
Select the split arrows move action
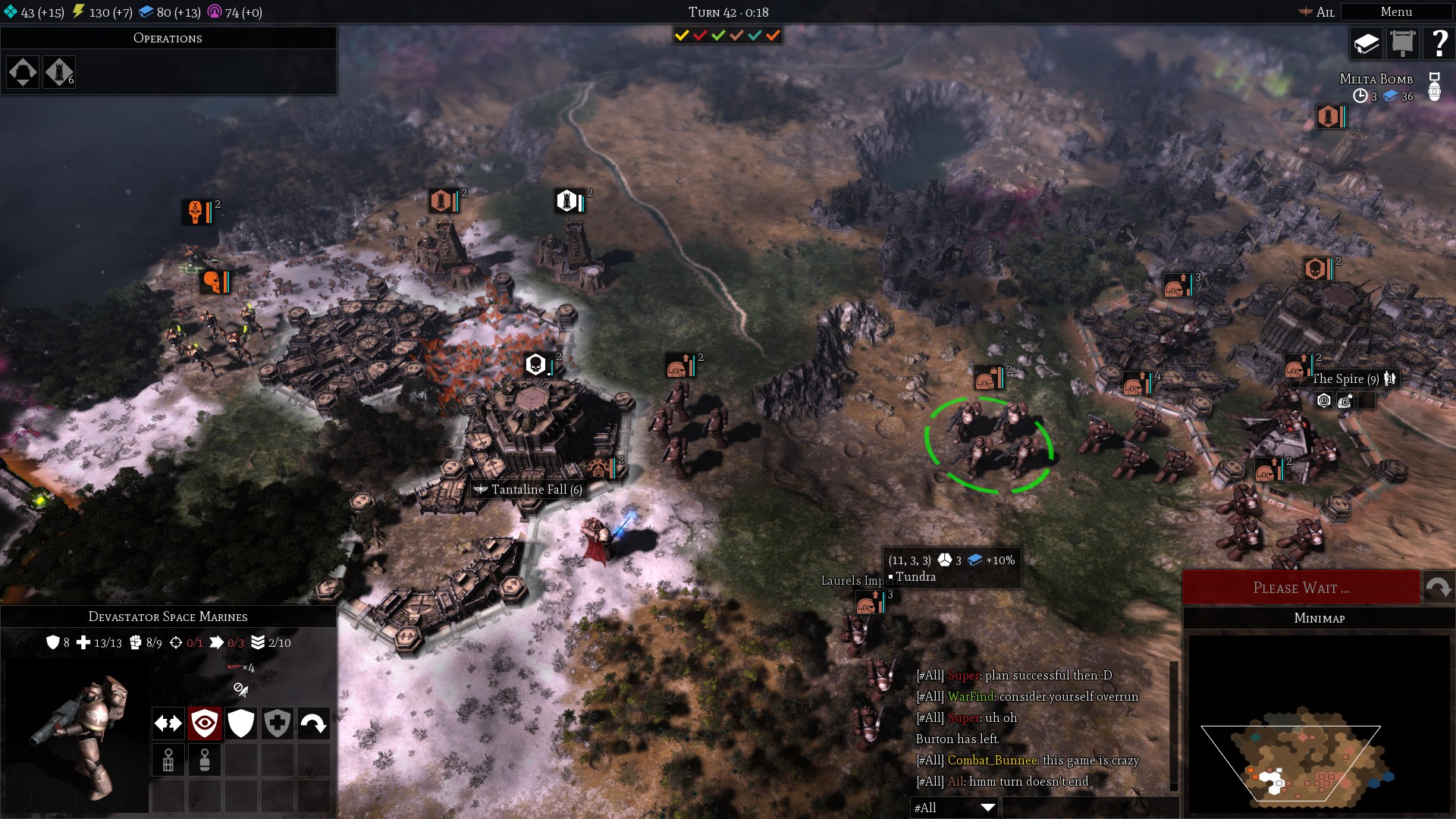pos(168,723)
